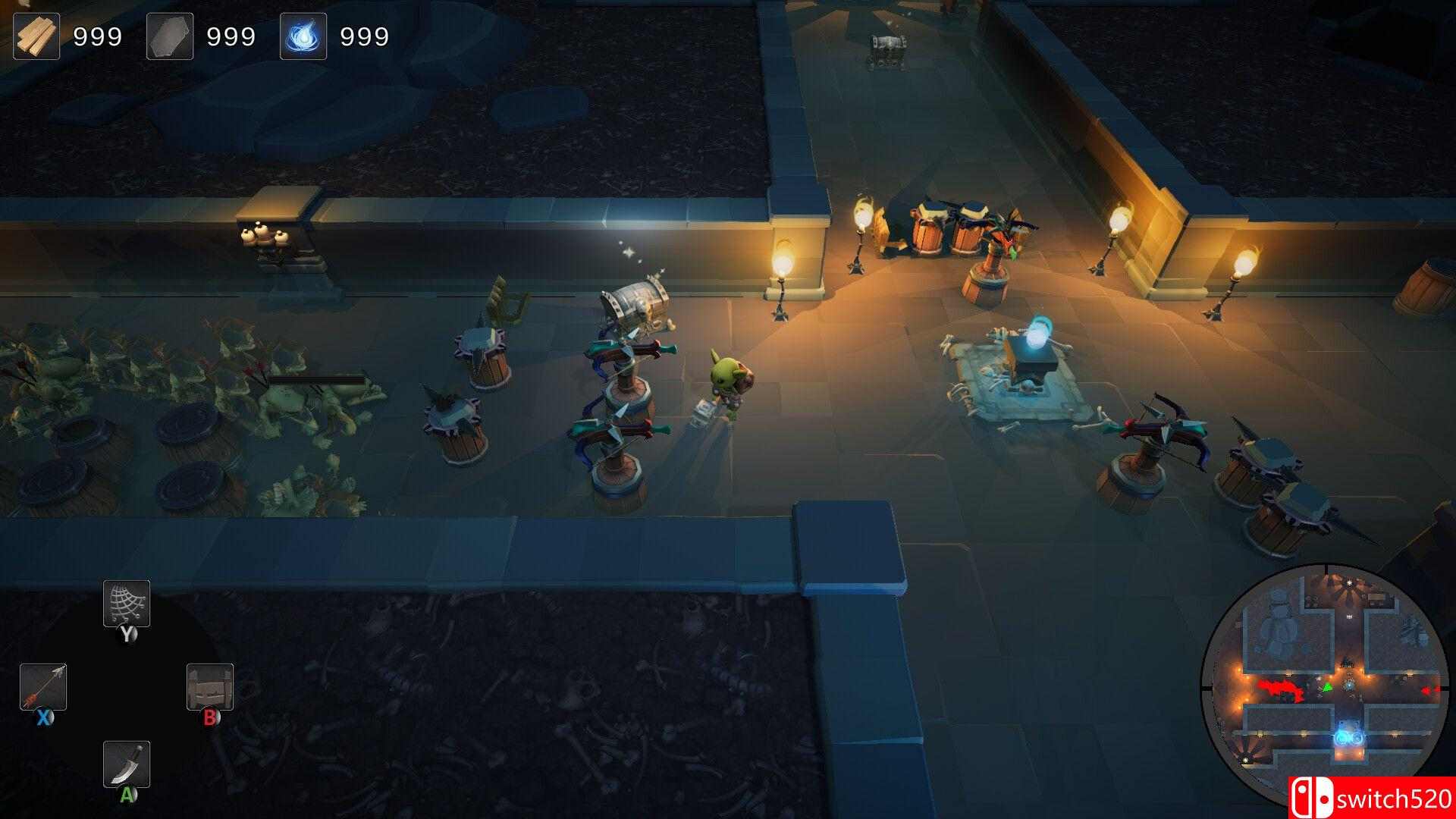1456x819 pixels.
Task: Click the stone resource icon
Action: 168,34
